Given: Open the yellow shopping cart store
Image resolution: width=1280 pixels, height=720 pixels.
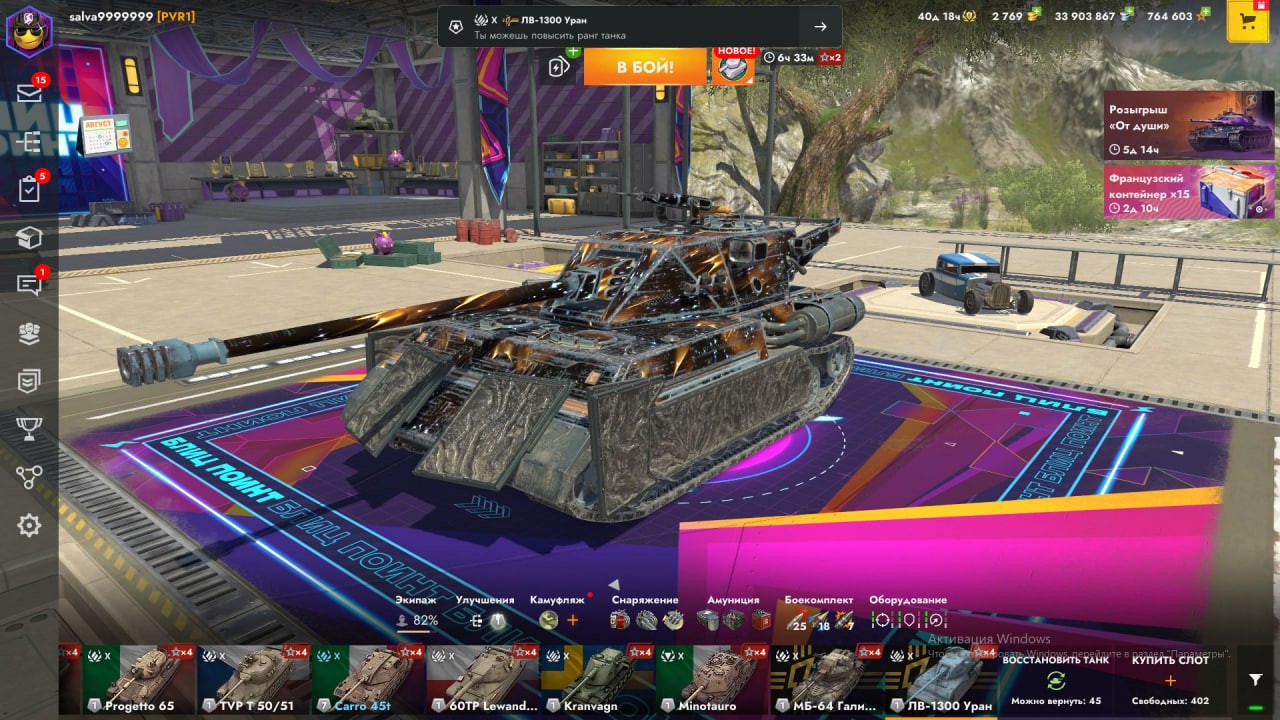Looking at the screenshot, I should pos(1247,22).
